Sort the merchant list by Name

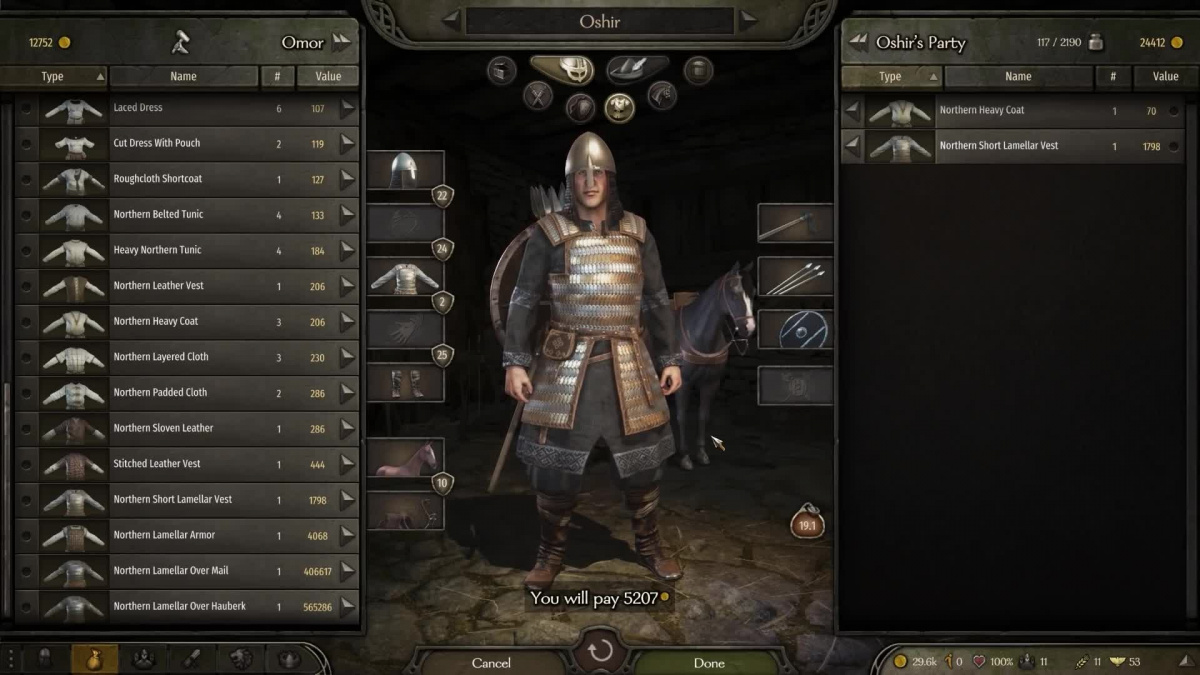[183, 76]
